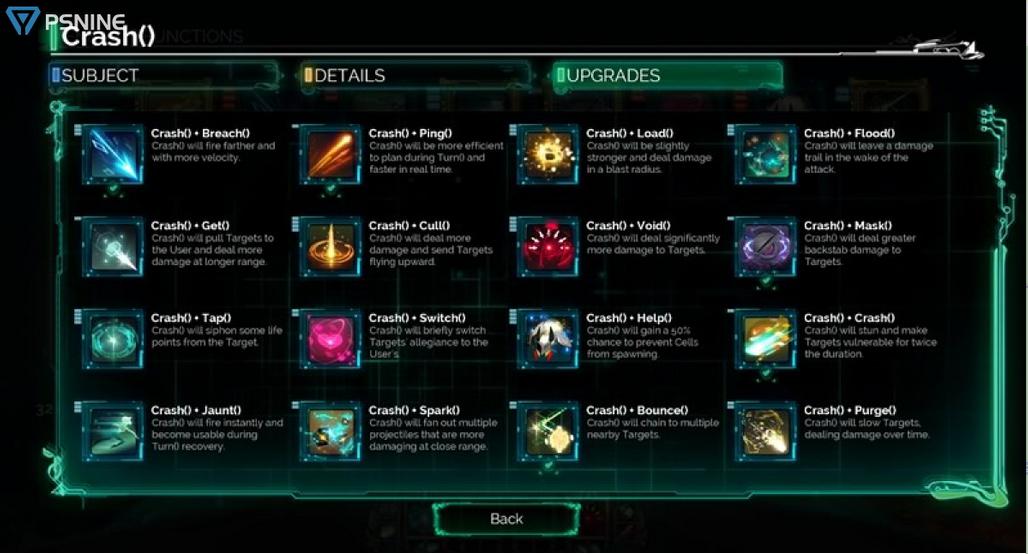Viewport: 1028px width, 554px height.
Task: Select the Crash() + Purge() upgrade icon
Action: point(766,431)
